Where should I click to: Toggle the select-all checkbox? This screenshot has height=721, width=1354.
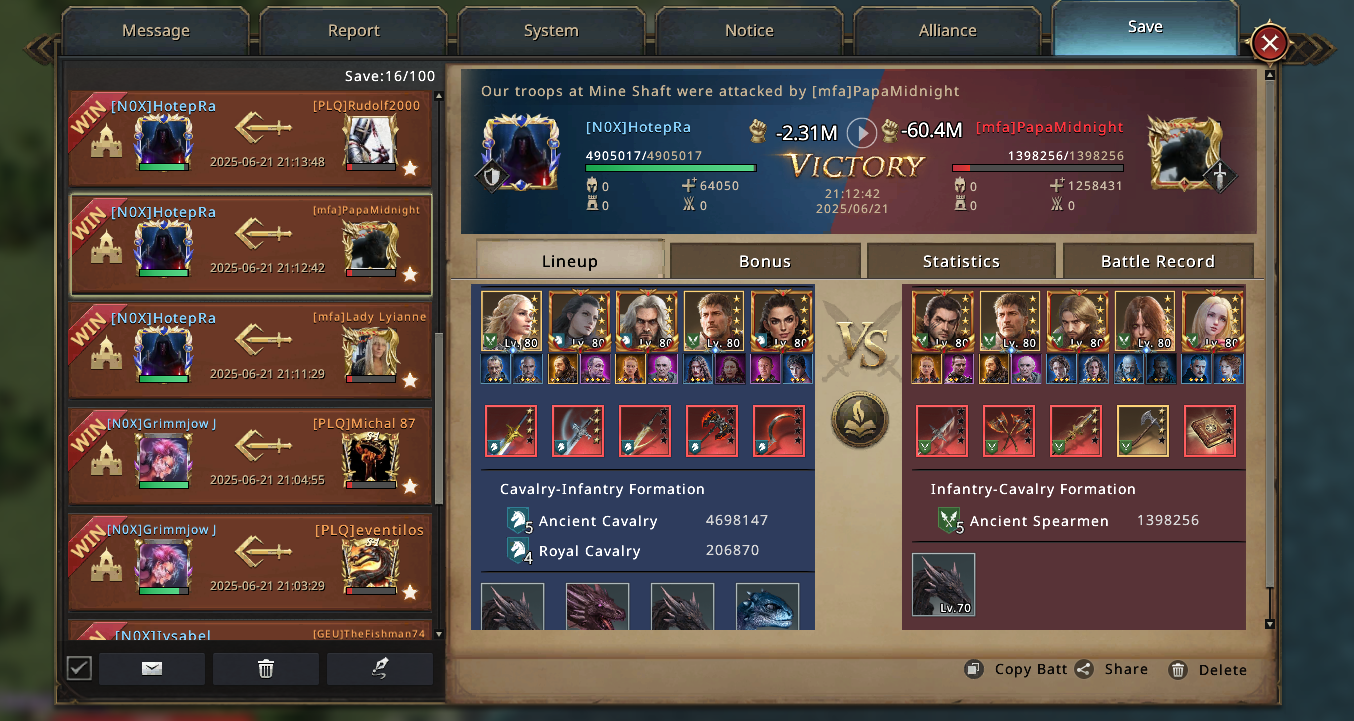click(79, 668)
